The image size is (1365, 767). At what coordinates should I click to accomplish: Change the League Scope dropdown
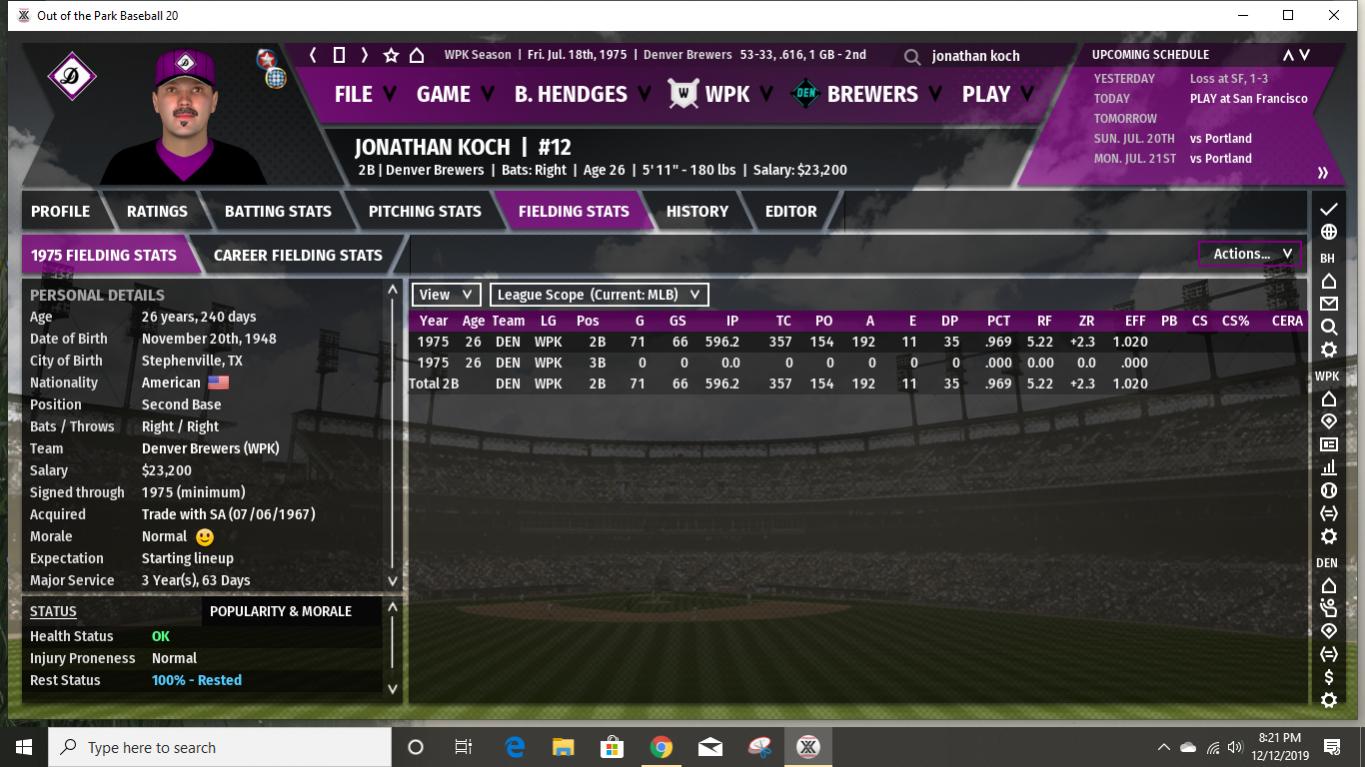click(598, 294)
